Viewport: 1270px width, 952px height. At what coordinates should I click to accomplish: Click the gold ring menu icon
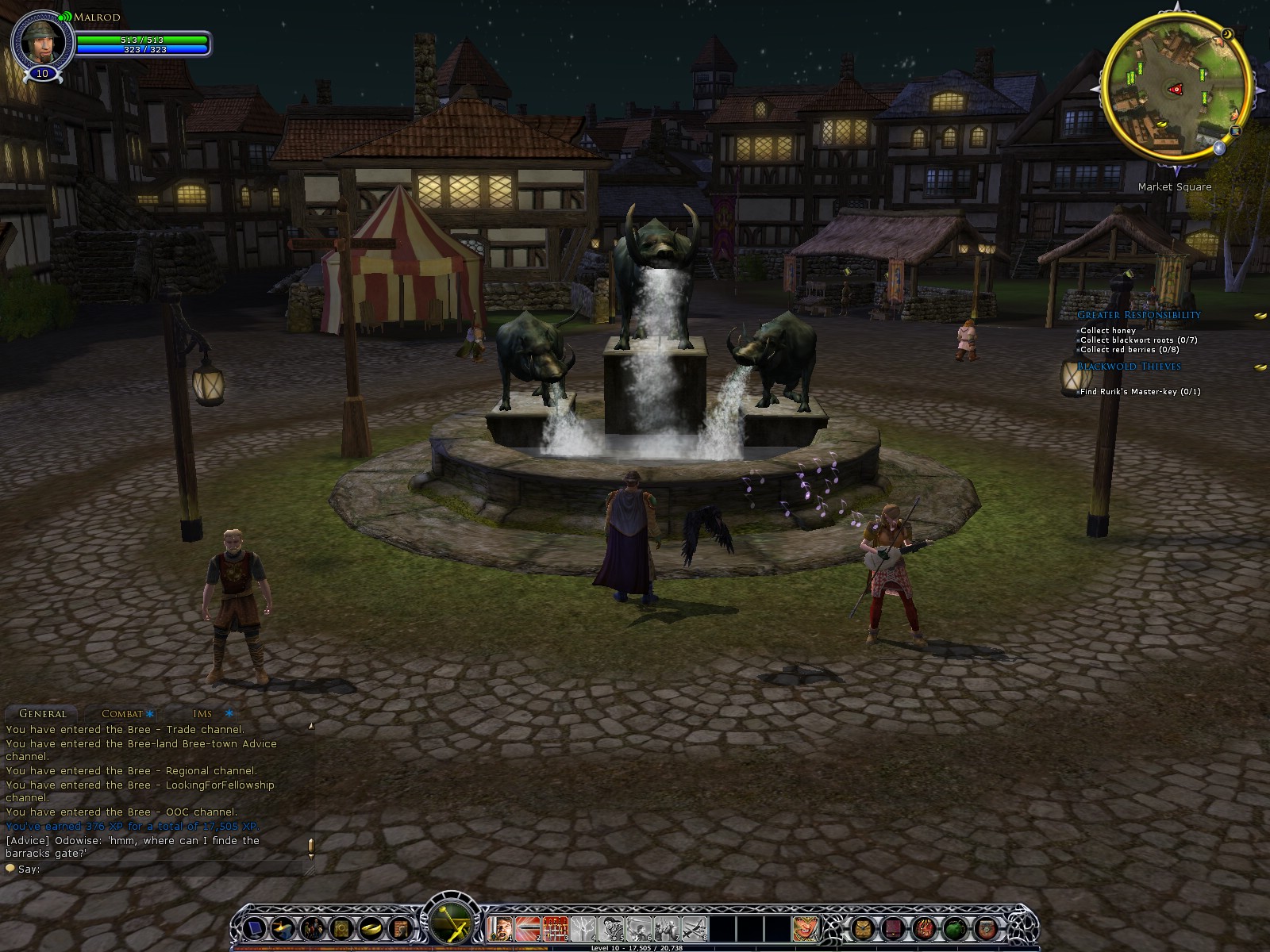click(x=371, y=927)
